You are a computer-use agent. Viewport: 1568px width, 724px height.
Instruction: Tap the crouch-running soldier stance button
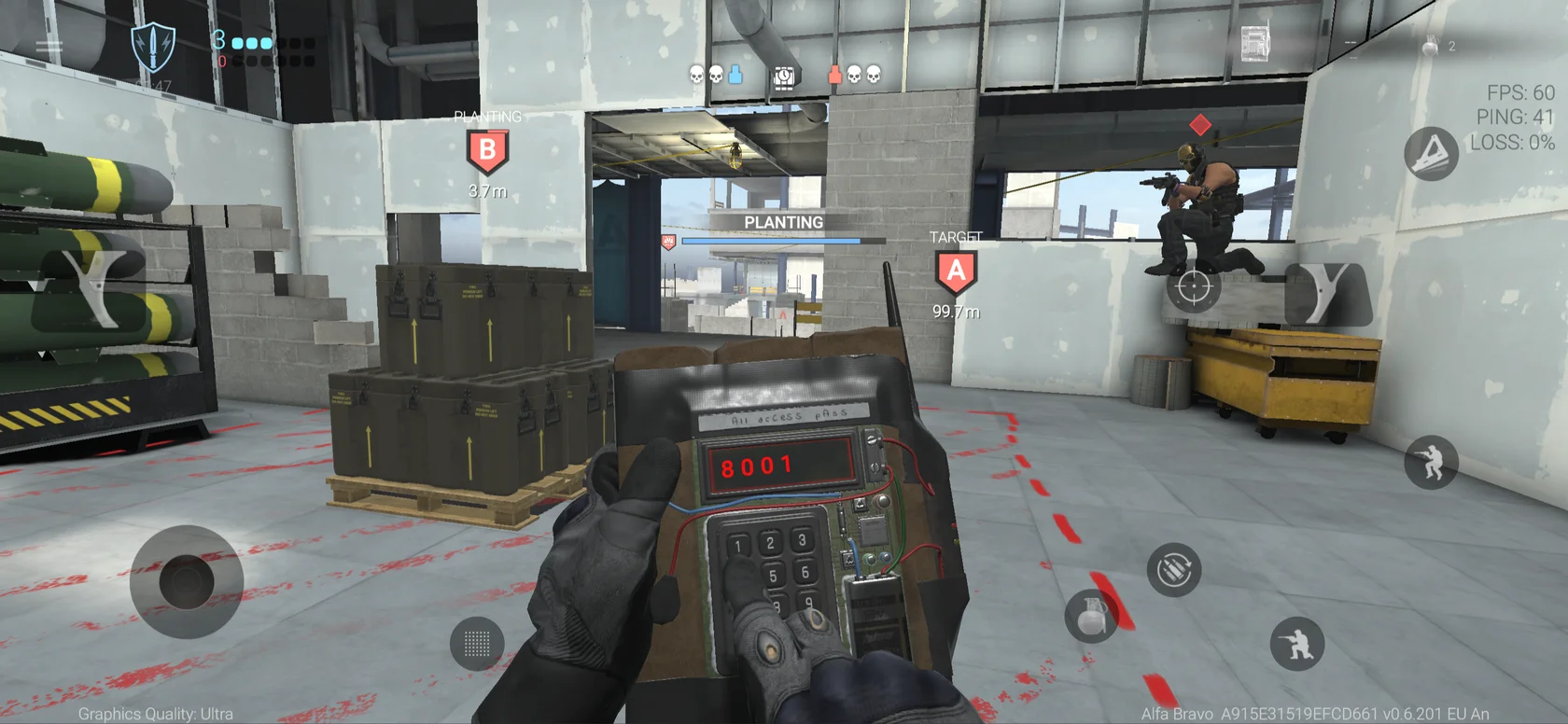[1431, 462]
